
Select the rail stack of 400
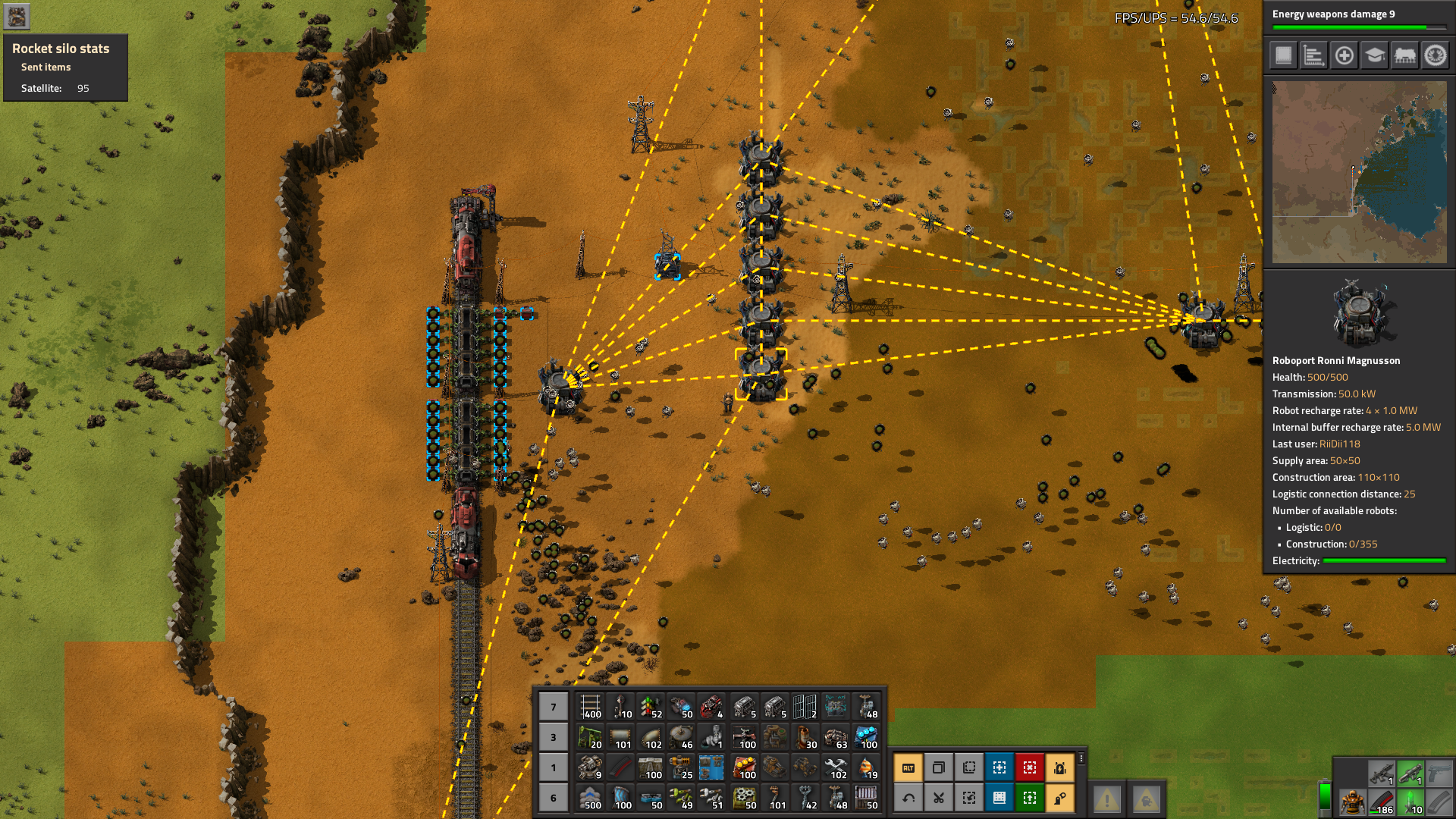[590, 707]
